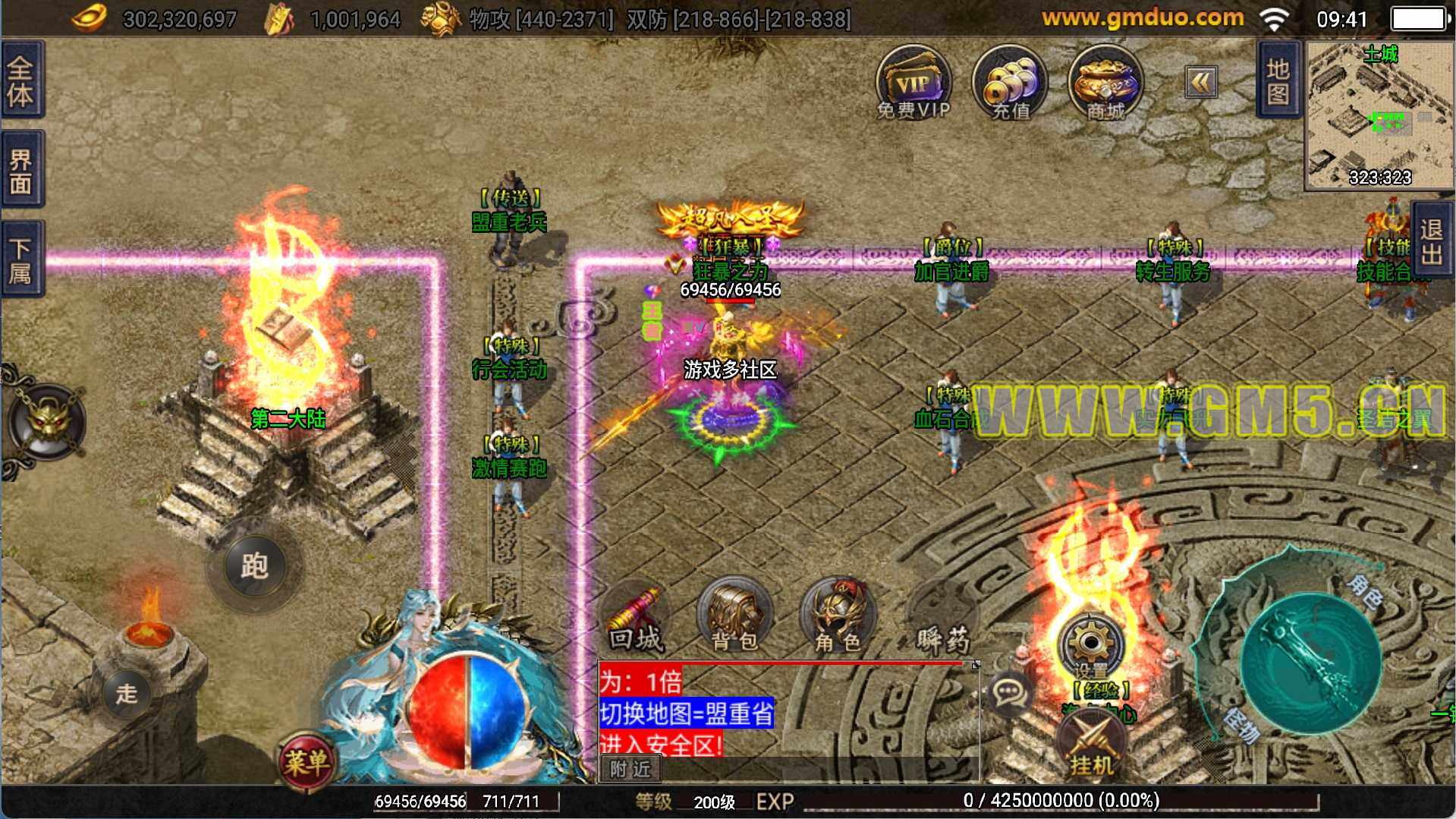Open the 界面 side tab

21,170
